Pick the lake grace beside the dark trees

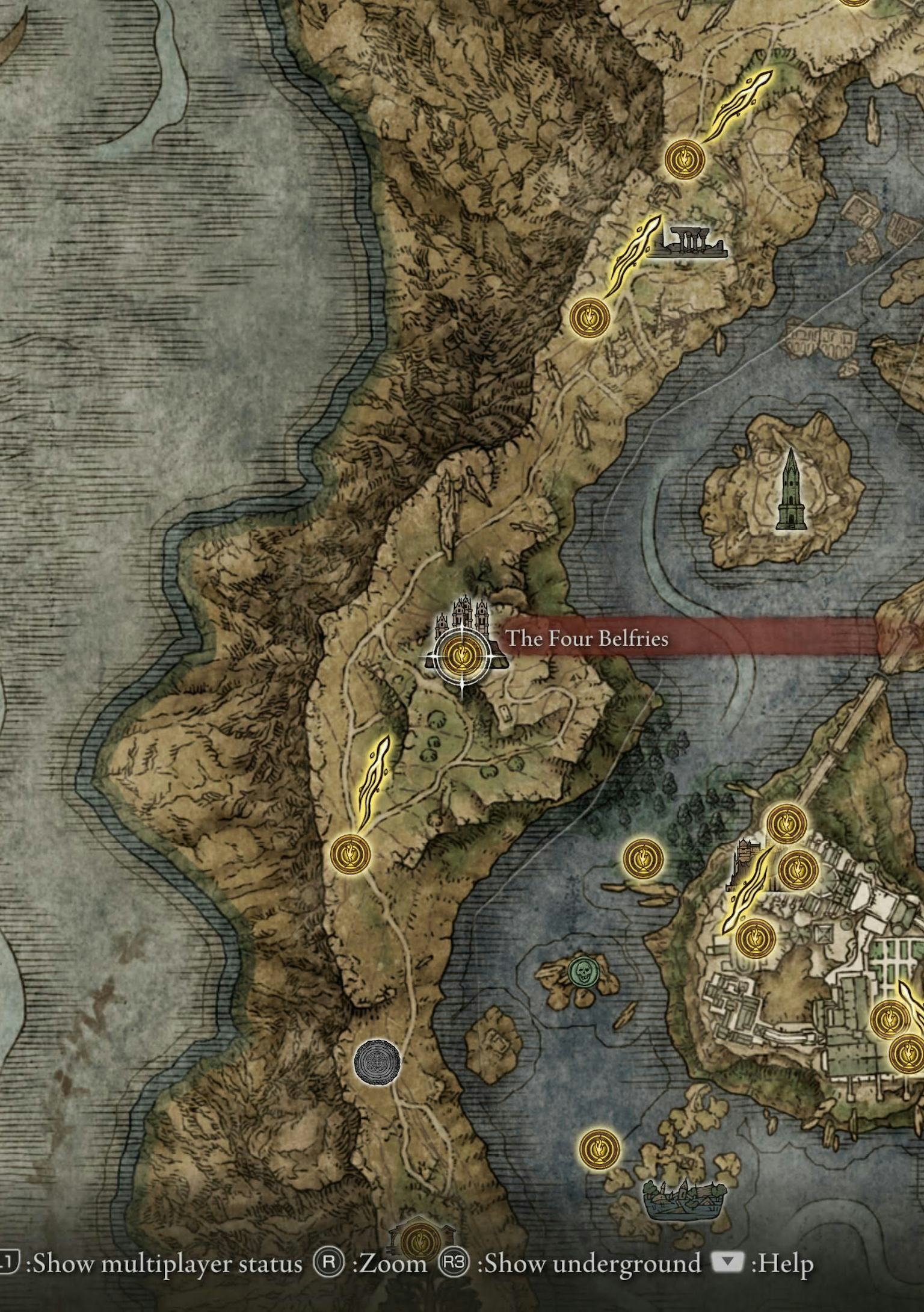(643, 859)
